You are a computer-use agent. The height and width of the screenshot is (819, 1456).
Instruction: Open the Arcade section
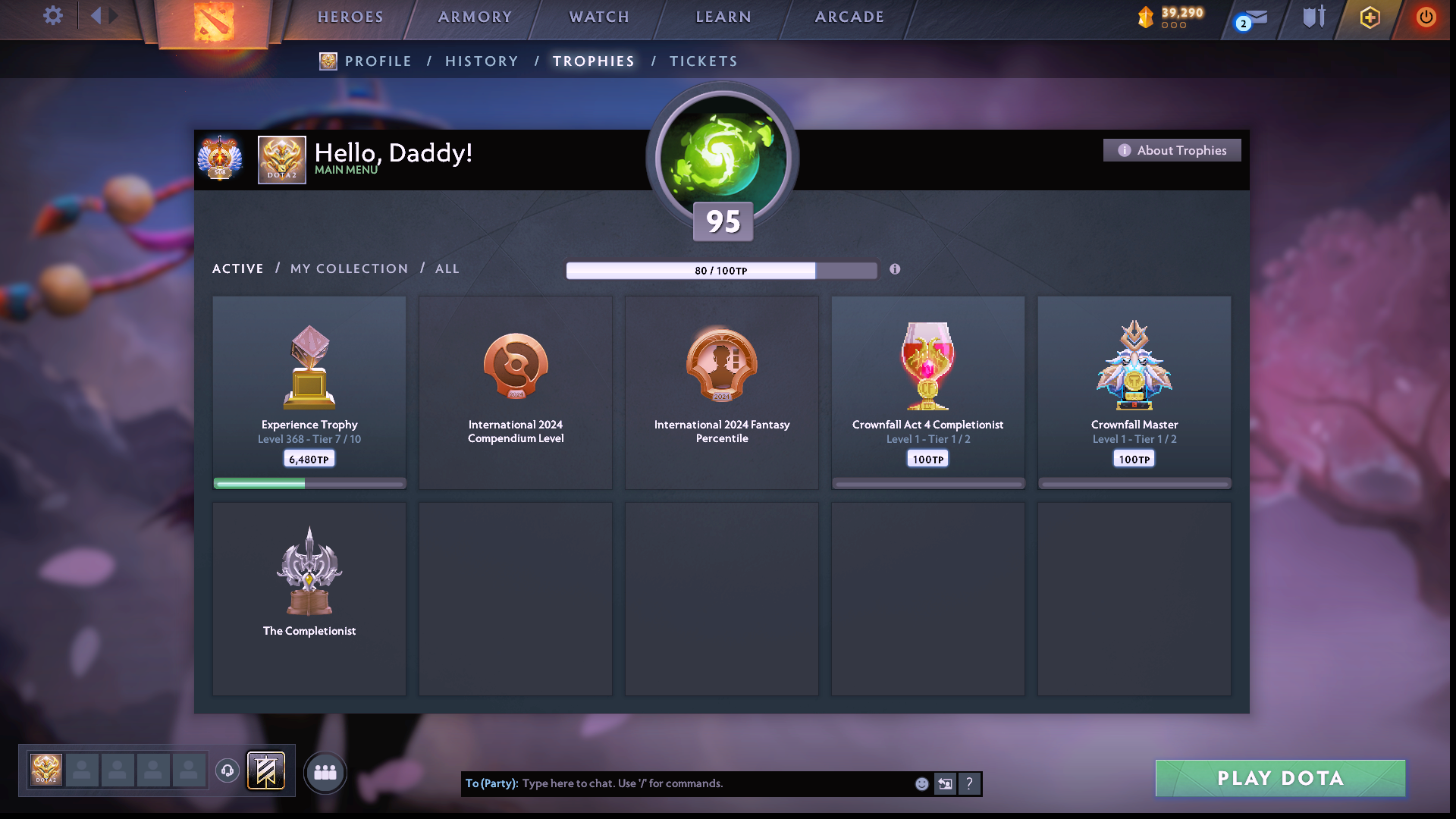click(x=849, y=17)
